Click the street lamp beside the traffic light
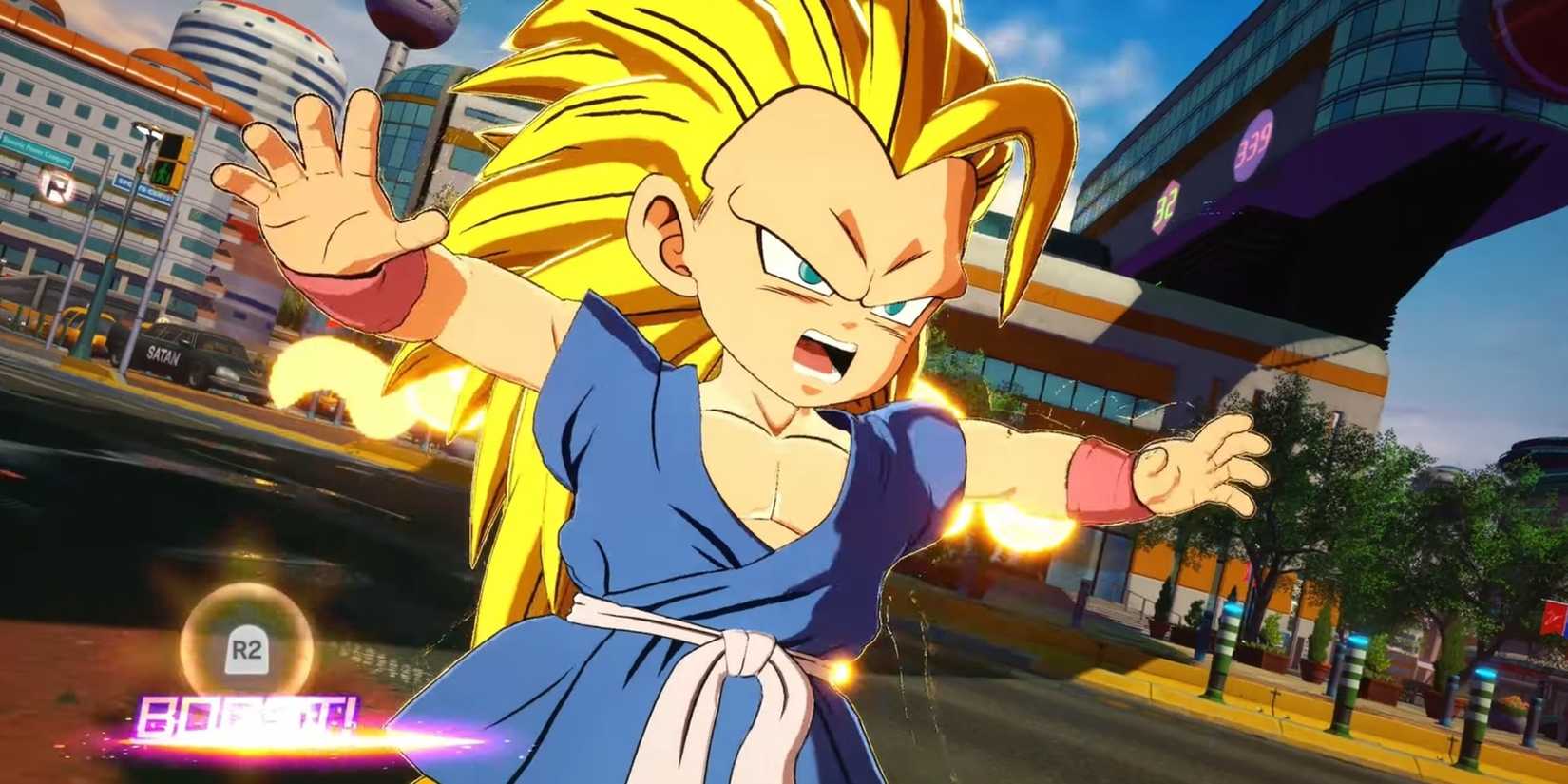This screenshot has height=784, width=1568. point(145,131)
